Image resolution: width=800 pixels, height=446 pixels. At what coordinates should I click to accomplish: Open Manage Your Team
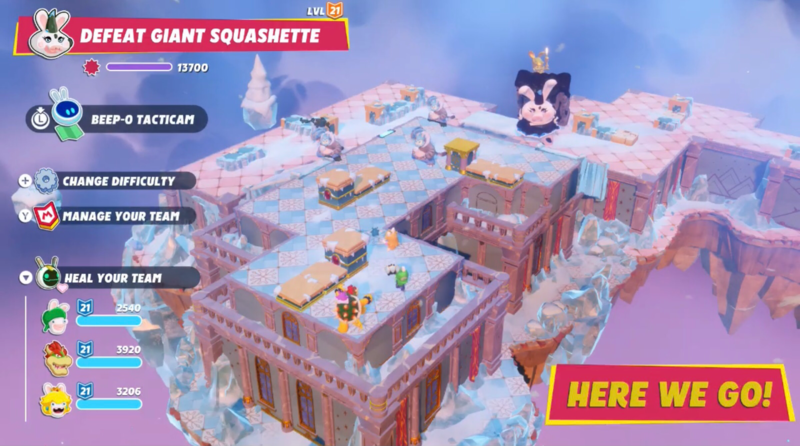point(121,214)
